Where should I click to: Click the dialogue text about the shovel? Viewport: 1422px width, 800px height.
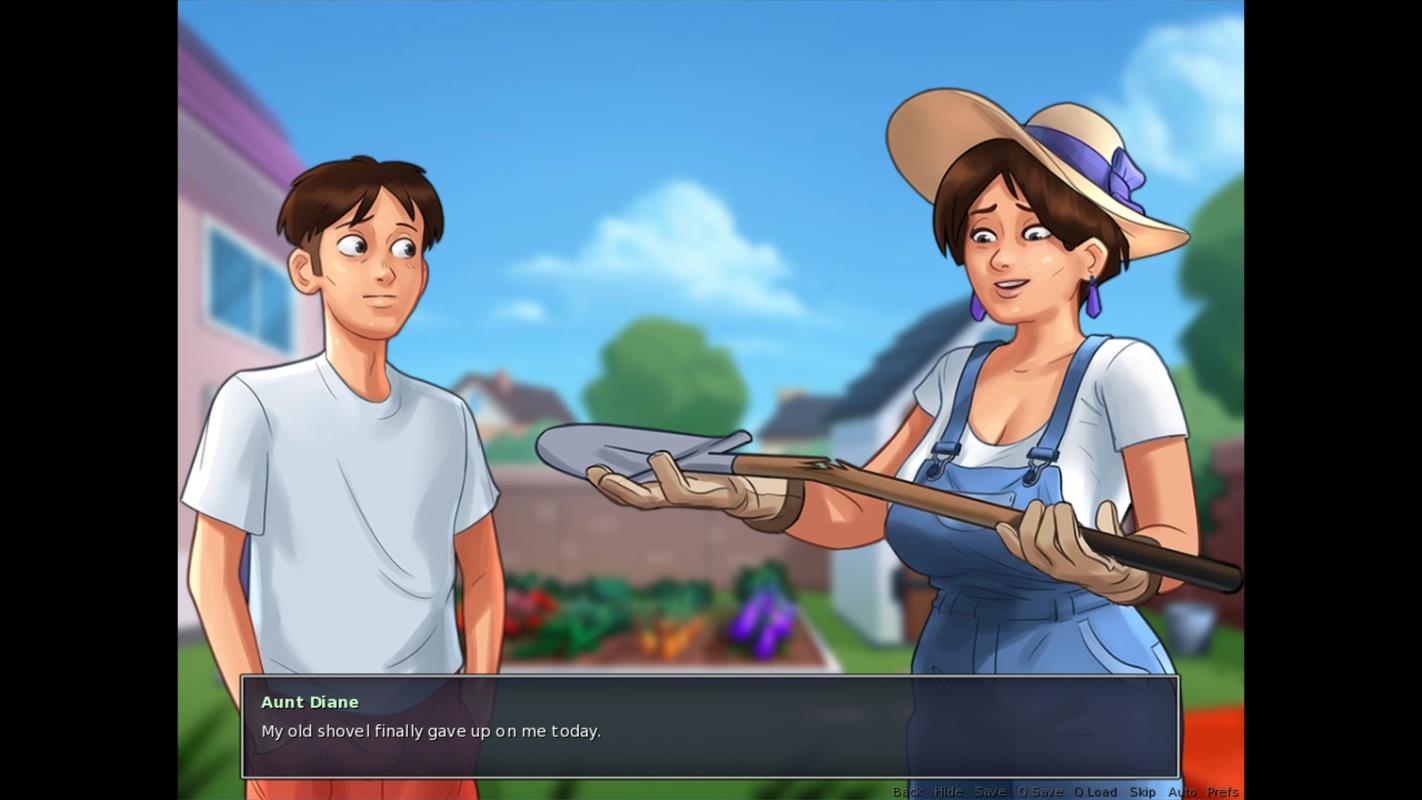click(x=430, y=731)
